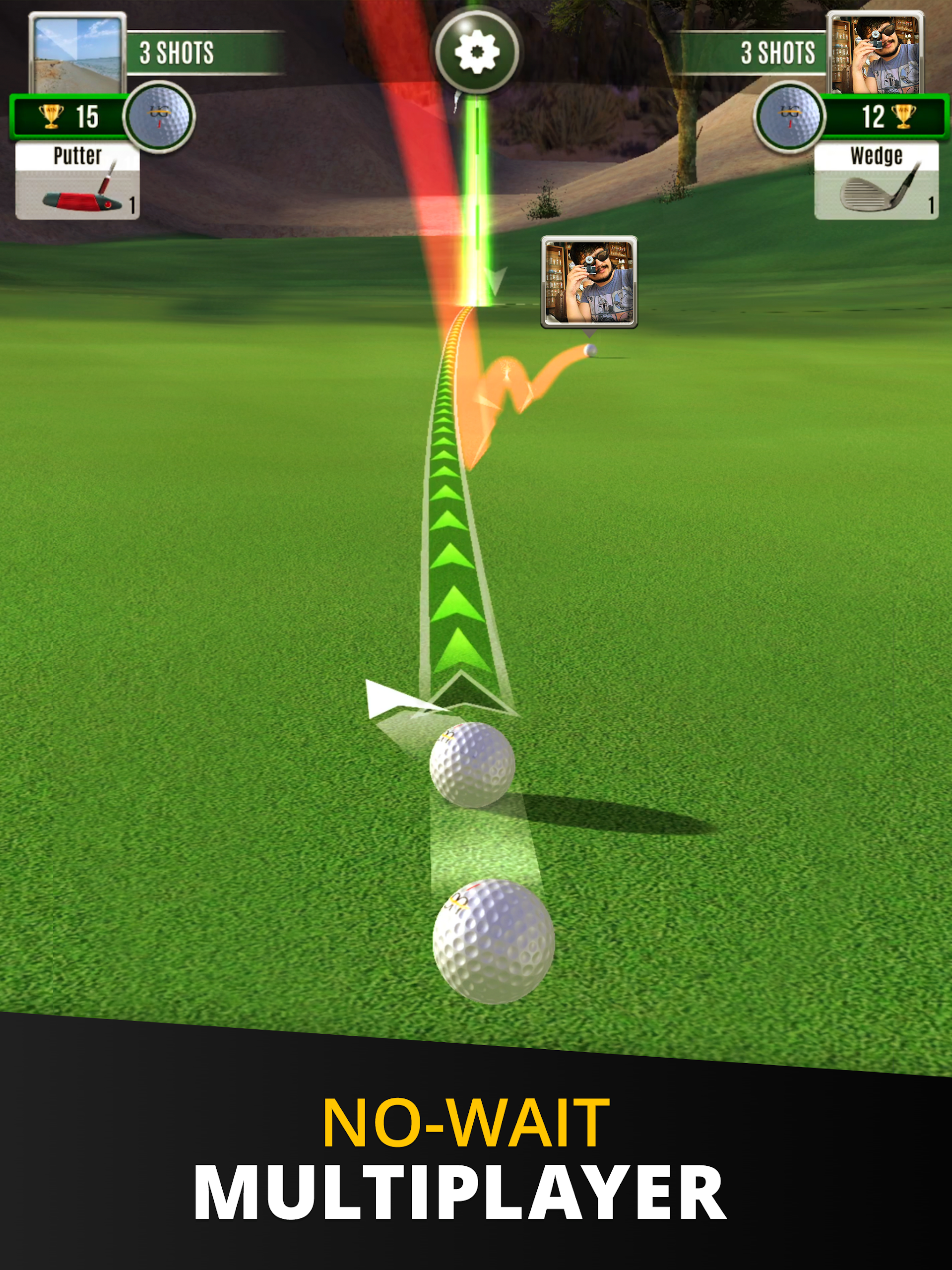Click your golf ball icon beside trophy count

click(159, 117)
